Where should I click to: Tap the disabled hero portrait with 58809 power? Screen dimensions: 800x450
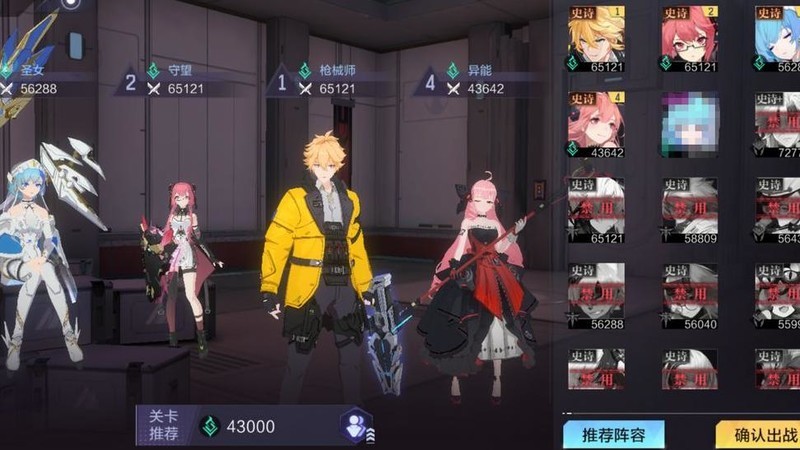click(689, 210)
